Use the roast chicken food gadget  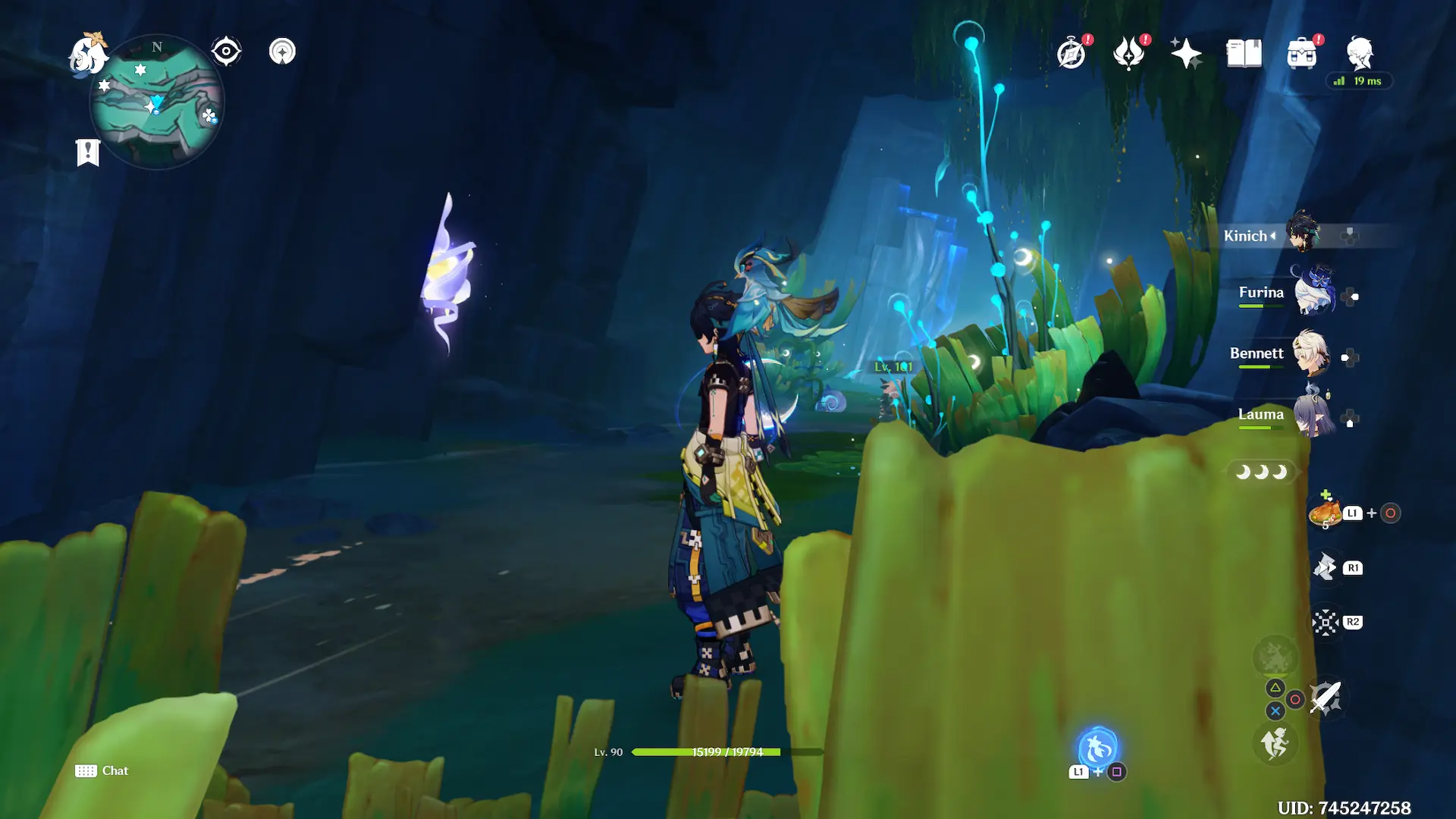[x=1326, y=514]
